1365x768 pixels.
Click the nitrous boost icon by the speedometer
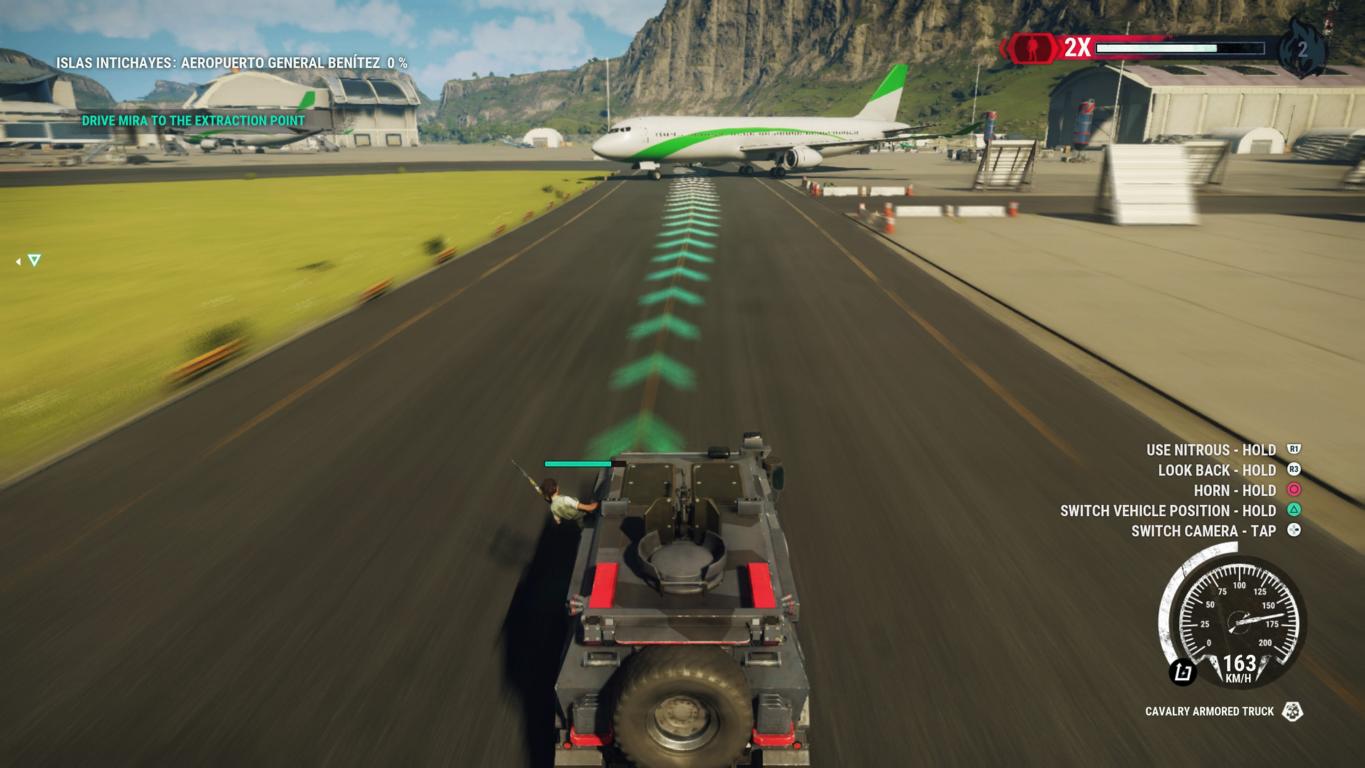[x=1183, y=672]
